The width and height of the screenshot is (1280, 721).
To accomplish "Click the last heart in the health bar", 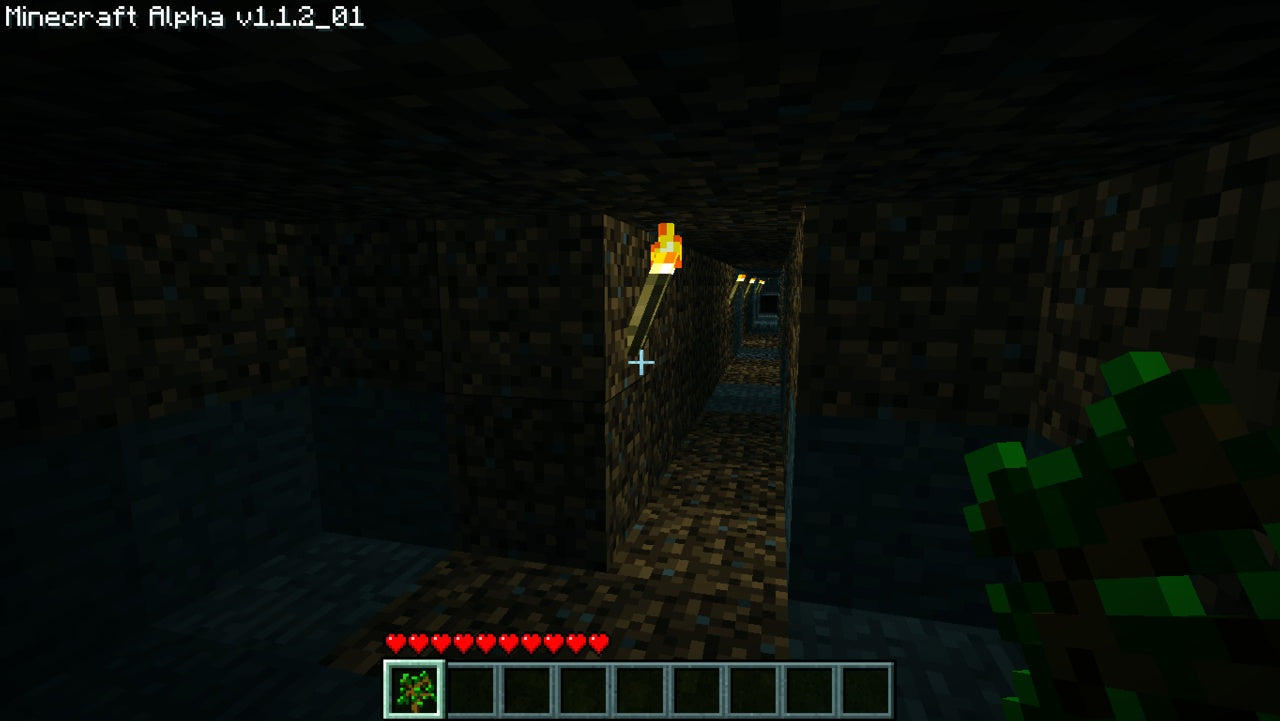I will 597,643.
